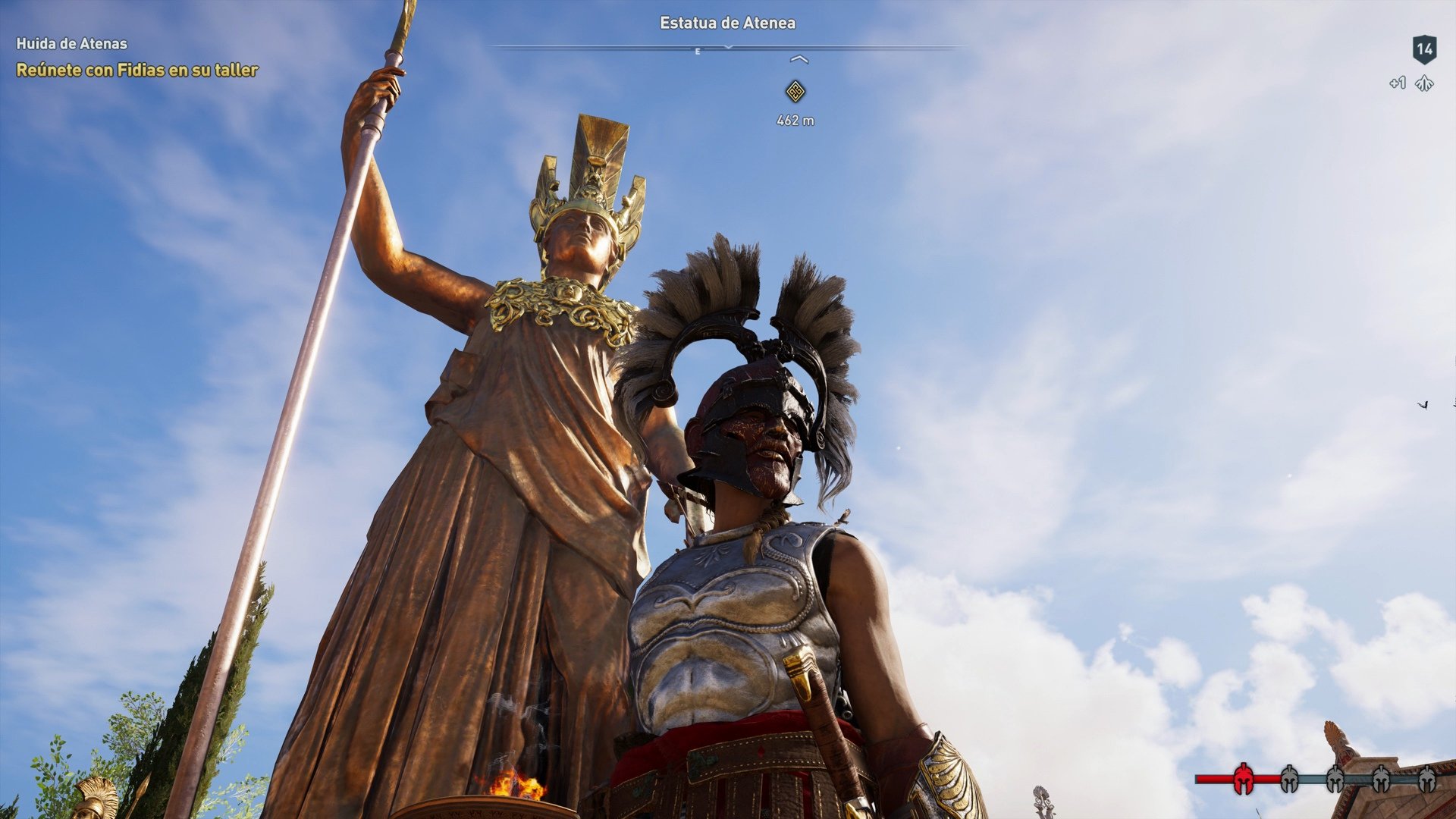1456x819 pixels.
Task: Click the "E" east cardinal marker on the compass
Action: 697,52
